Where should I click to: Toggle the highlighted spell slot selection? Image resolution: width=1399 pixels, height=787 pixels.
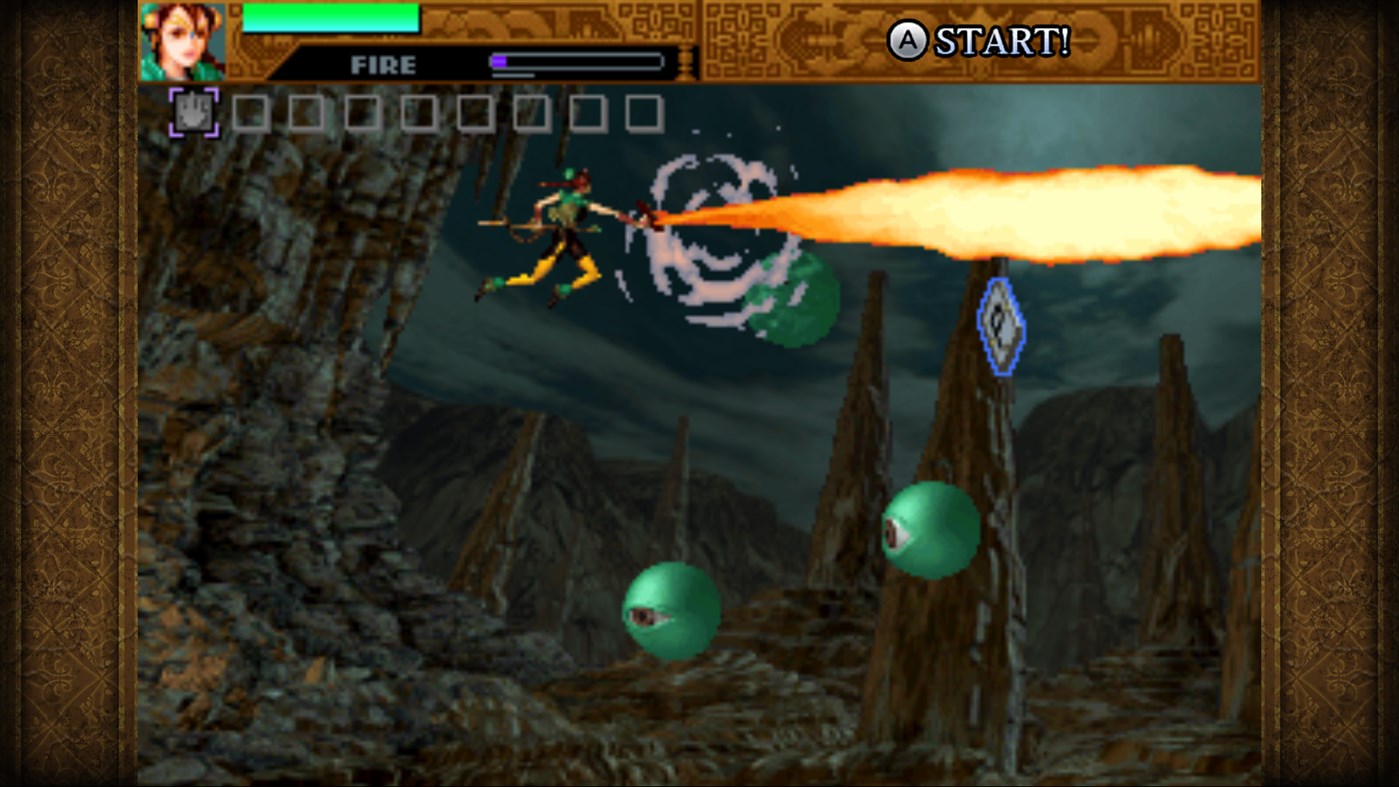click(x=193, y=111)
